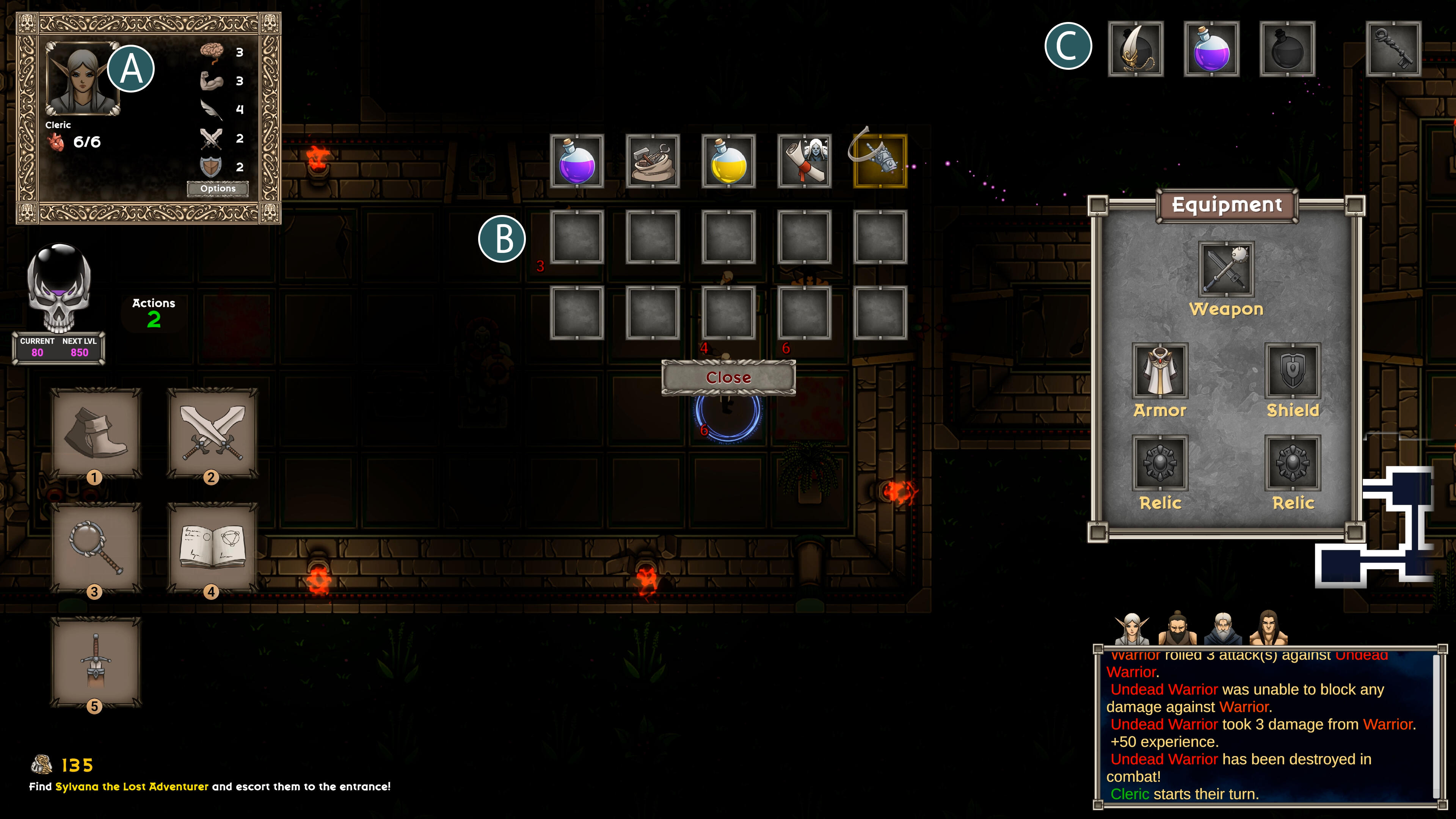
Task: Pick the sack of tools inventory item
Action: pos(653,161)
